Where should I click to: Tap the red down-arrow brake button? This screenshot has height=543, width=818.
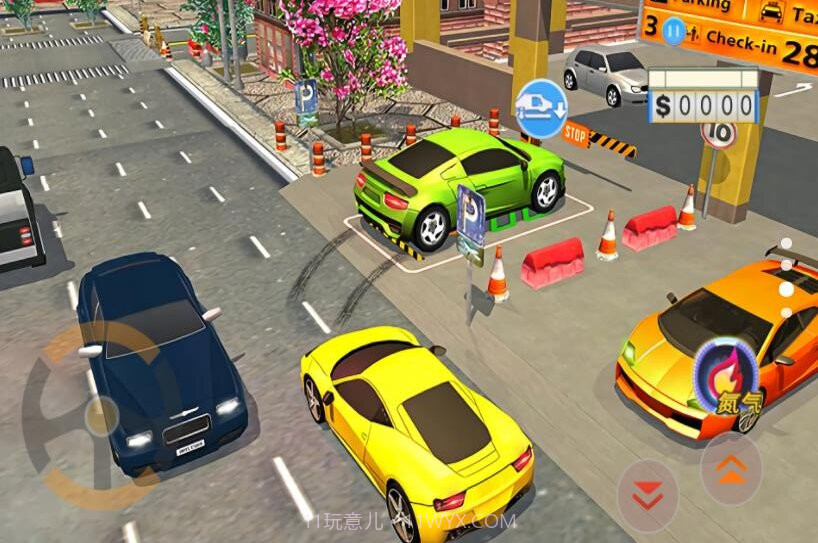click(x=647, y=495)
